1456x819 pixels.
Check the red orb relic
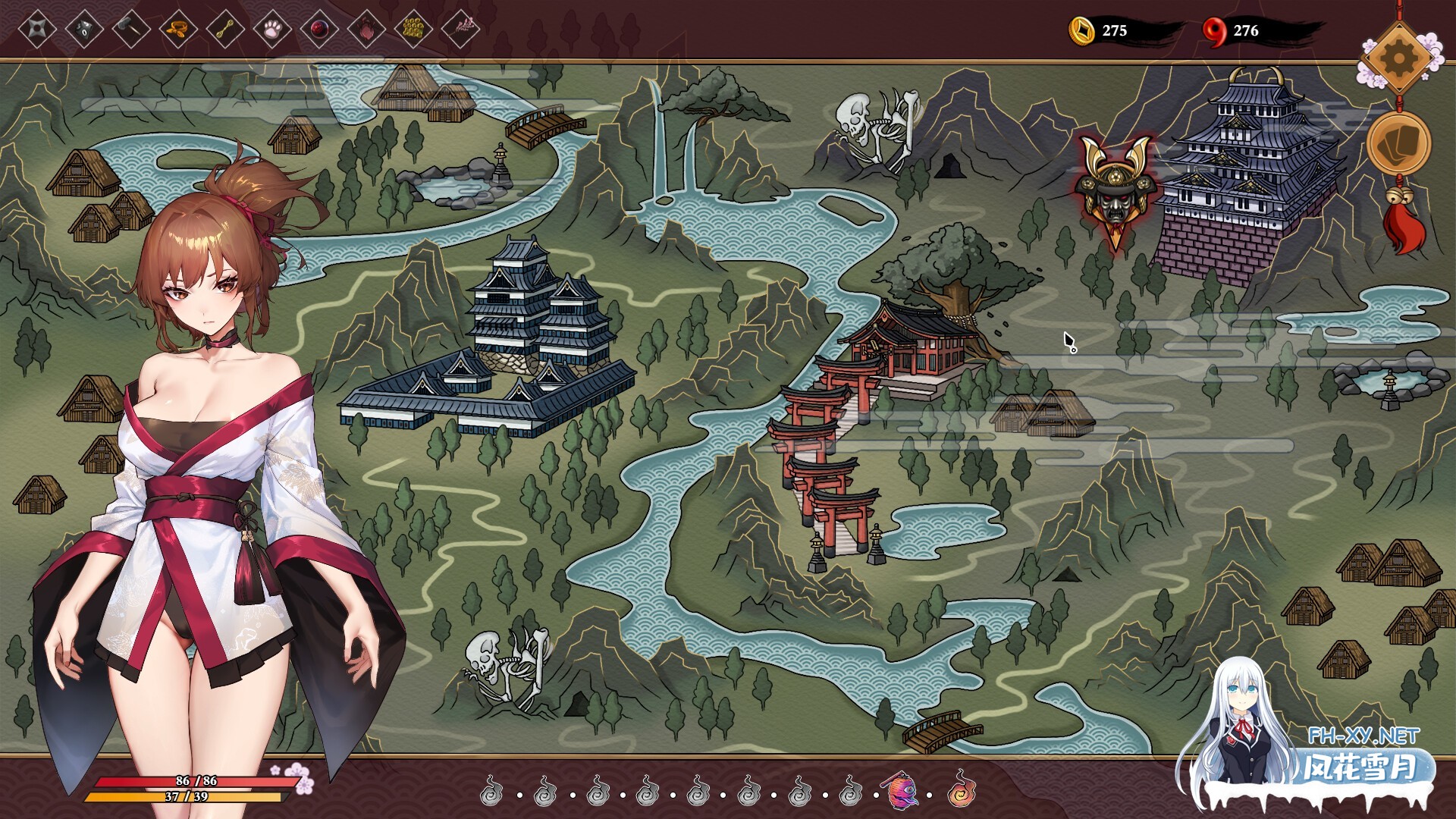pos(319,30)
